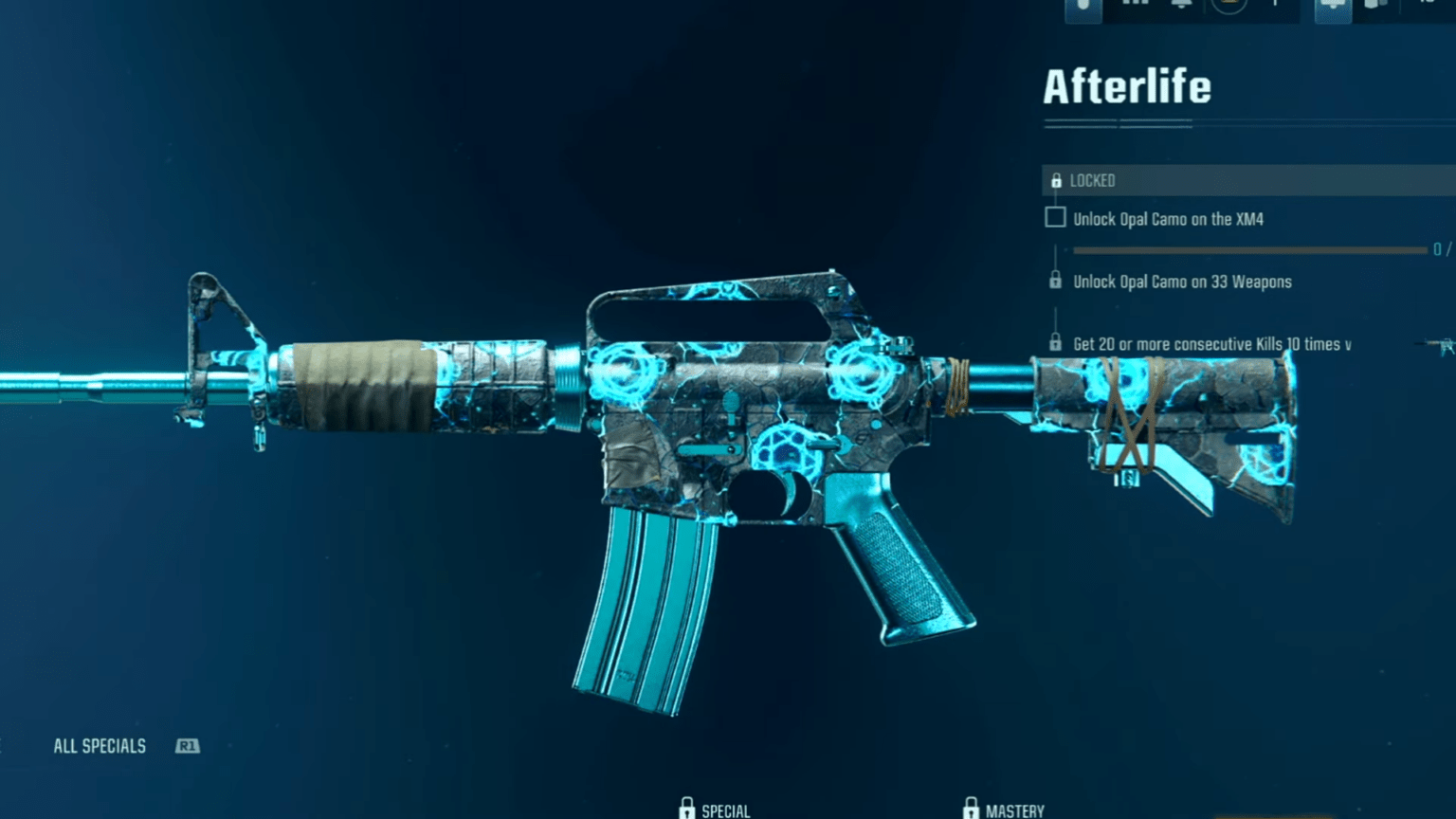Image resolution: width=1456 pixels, height=819 pixels.
Task: Click the ALL SPECIALS button
Action: coord(100,746)
